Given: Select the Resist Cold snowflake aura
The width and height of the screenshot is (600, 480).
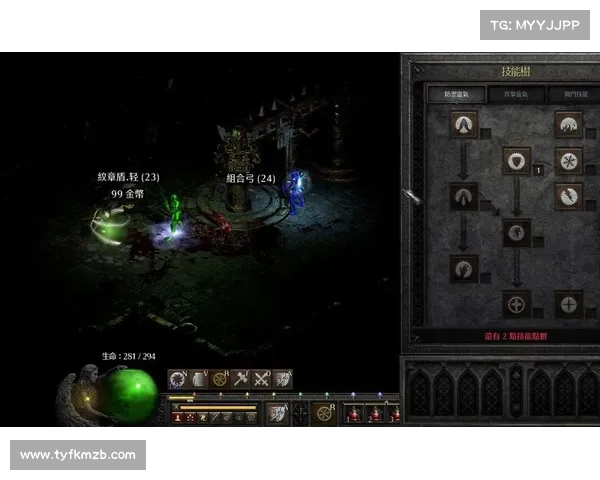Looking at the screenshot, I should tap(568, 160).
